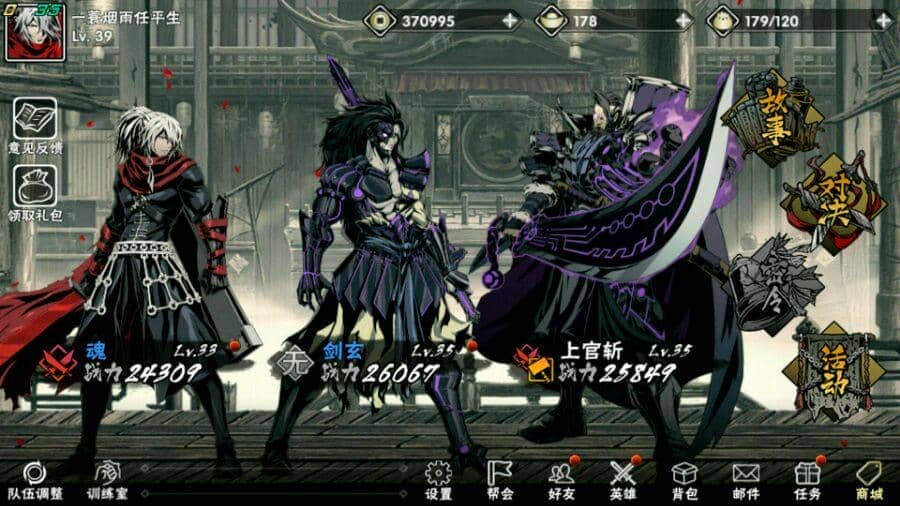900x506 pixels.
Task: Open the 任务 quests list
Action: pos(807,481)
